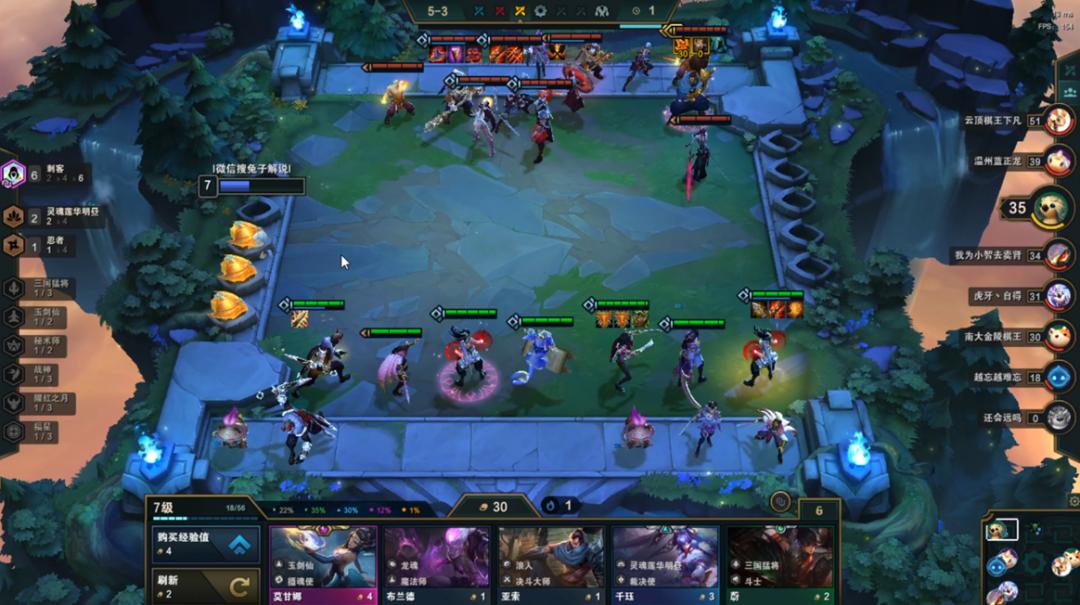Purchase the 布兰德 shop card
The width and height of the screenshot is (1080, 605).
[x=437, y=564]
